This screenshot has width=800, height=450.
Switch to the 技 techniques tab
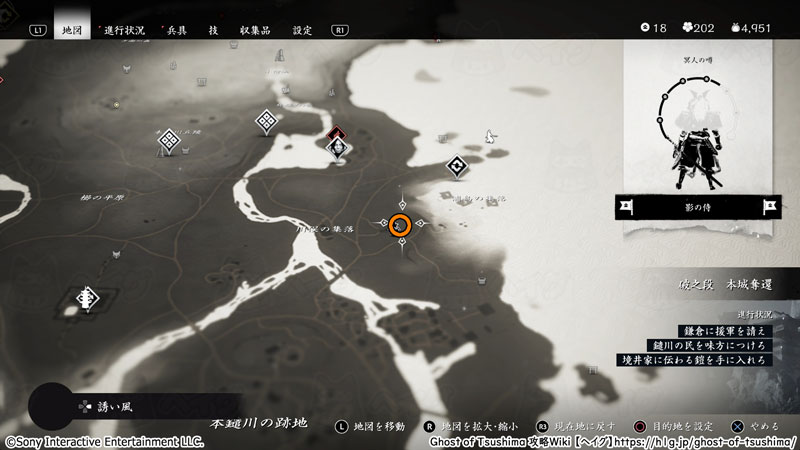(x=213, y=30)
